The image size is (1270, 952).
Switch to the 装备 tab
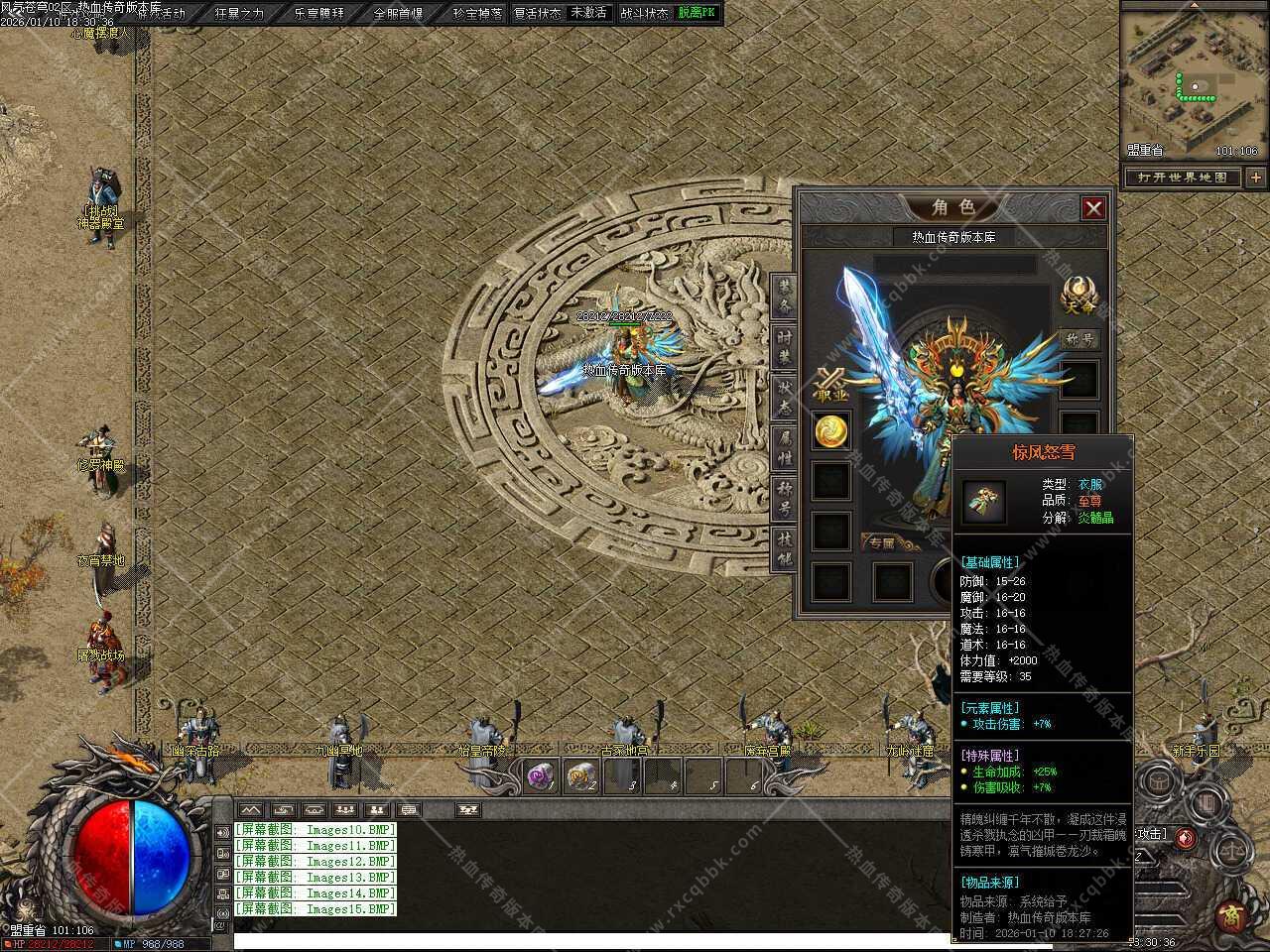(x=784, y=297)
